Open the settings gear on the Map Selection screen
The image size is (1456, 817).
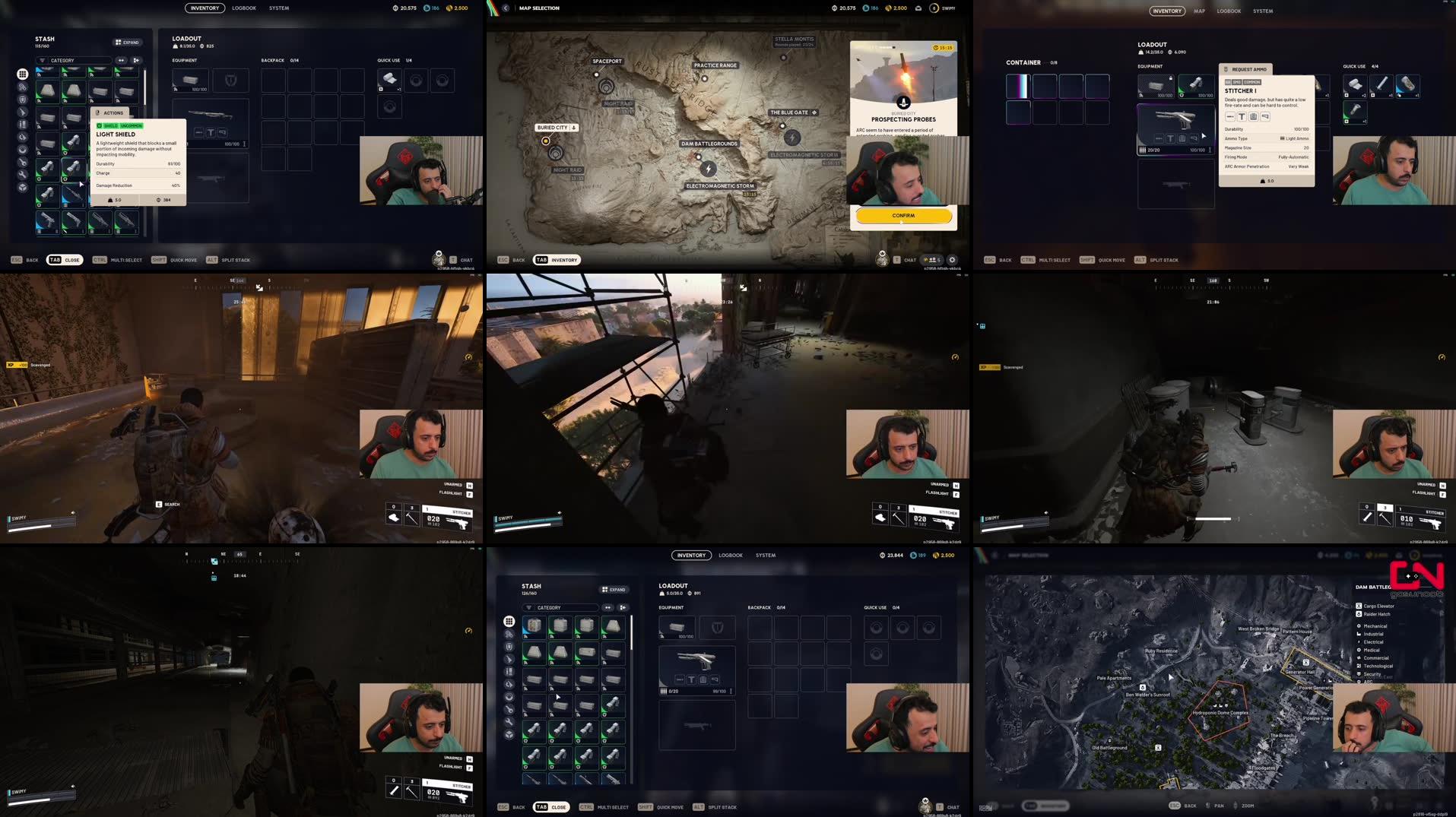[952, 259]
